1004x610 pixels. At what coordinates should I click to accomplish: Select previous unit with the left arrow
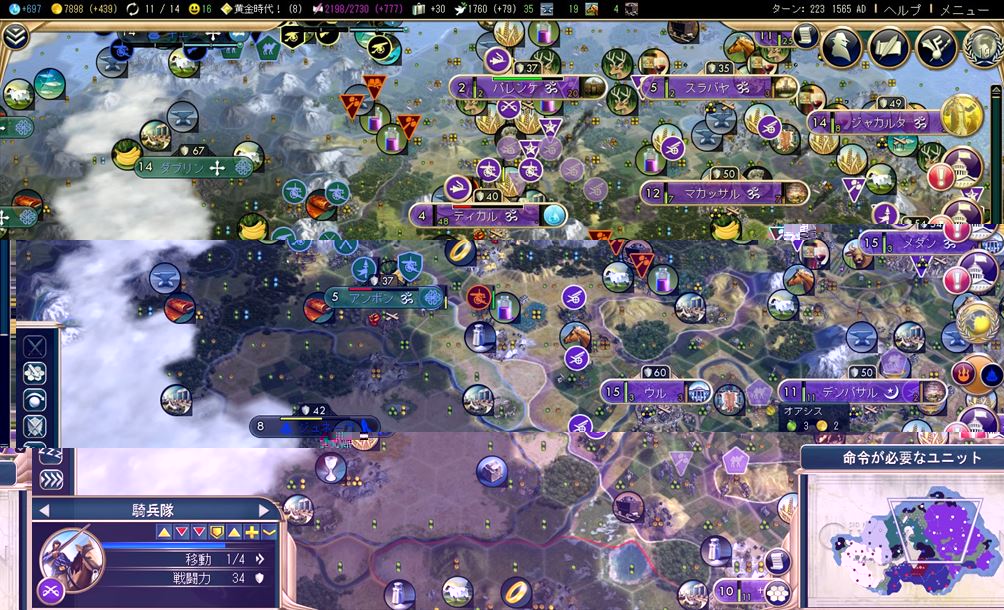44,511
